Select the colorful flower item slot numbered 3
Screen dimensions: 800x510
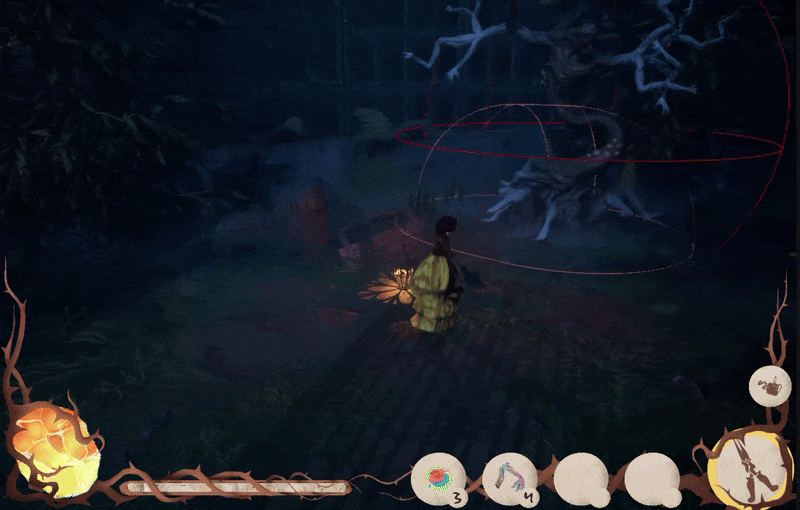(440, 477)
